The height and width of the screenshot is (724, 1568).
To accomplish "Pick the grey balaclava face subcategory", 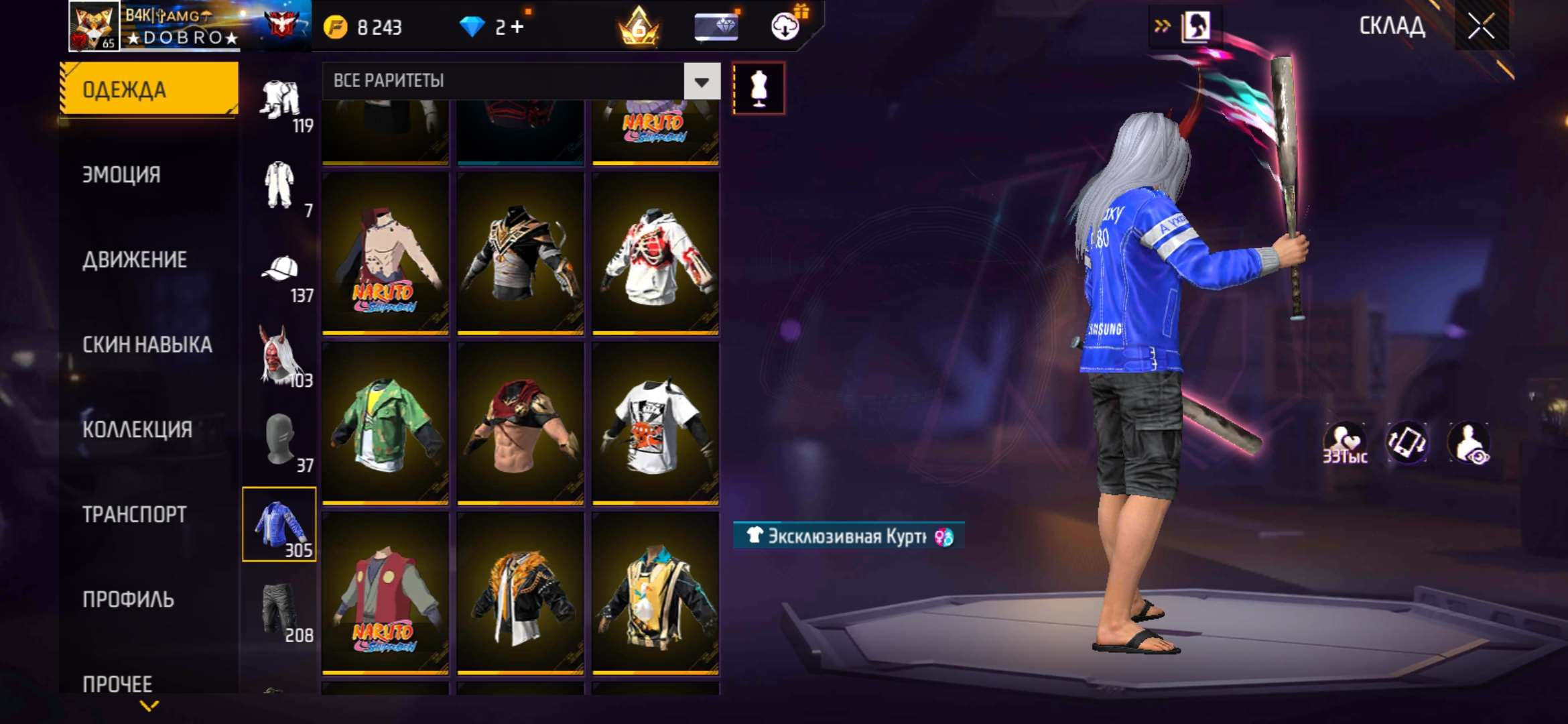I will pyautogui.click(x=280, y=440).
